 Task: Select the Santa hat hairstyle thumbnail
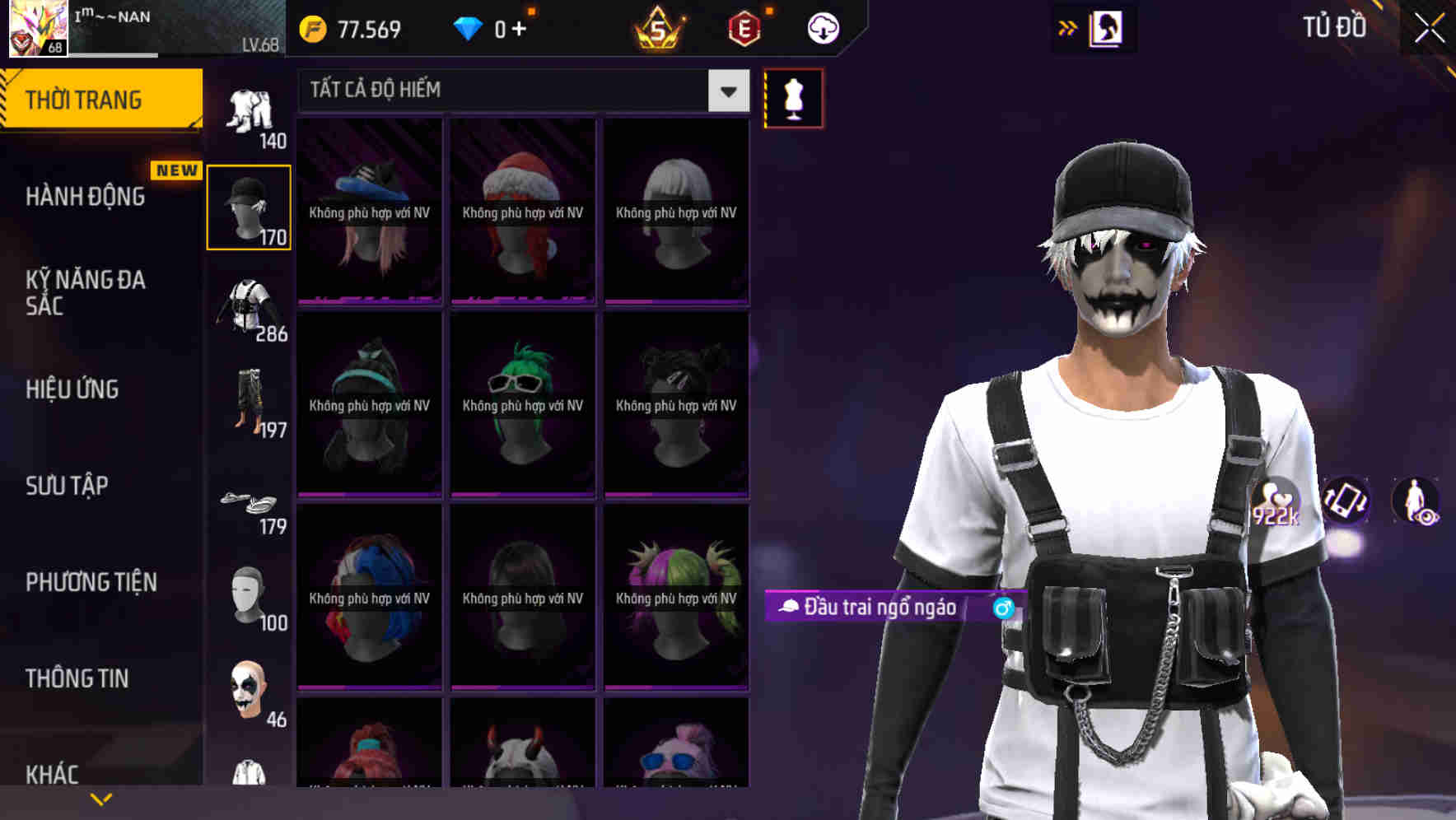pyautogui.click(x=521, y=210)
